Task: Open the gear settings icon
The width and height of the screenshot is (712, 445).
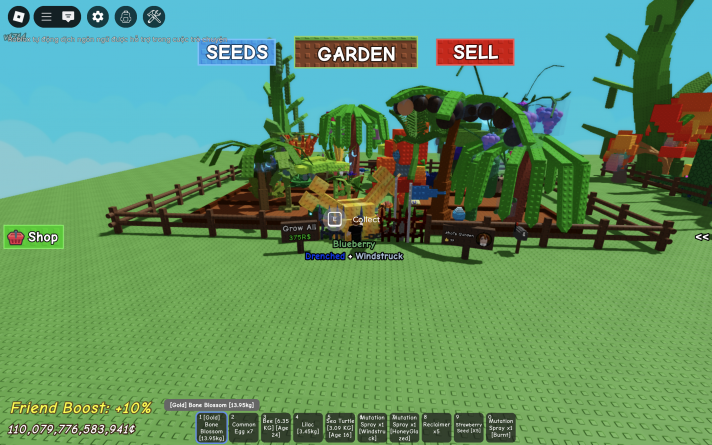Action: (97, 17)
